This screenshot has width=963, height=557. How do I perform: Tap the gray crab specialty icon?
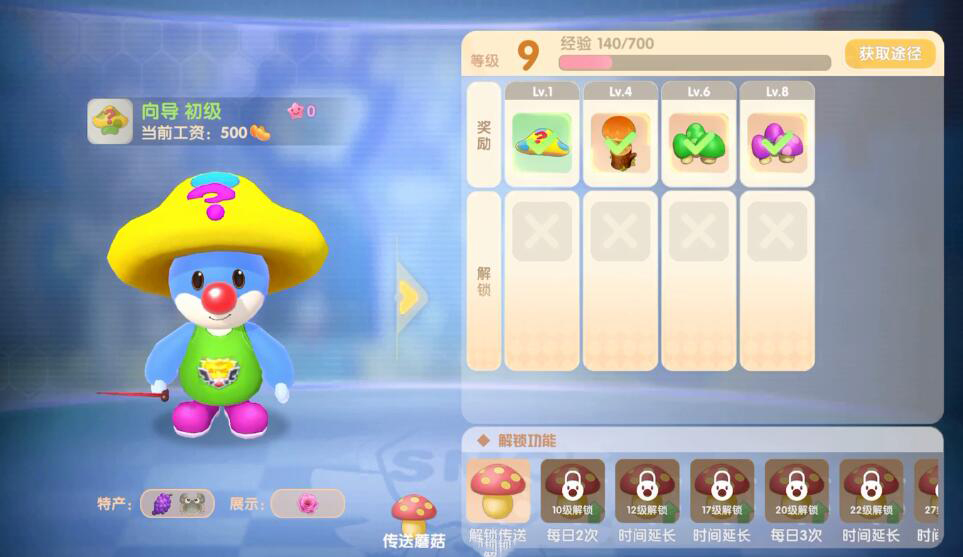(193, 504)
